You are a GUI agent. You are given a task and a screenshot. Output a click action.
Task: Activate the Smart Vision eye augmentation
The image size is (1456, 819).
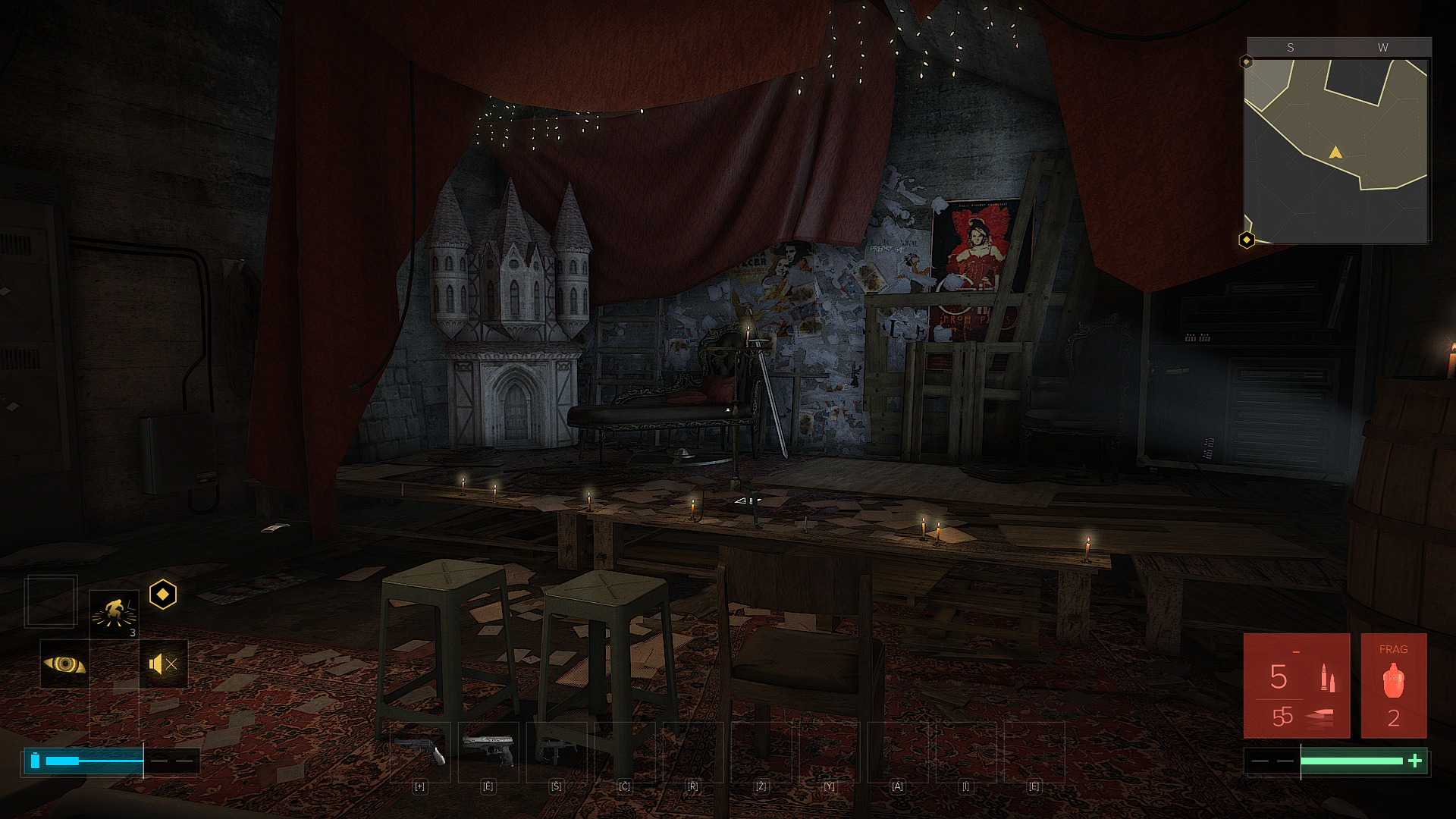(64, 664)
